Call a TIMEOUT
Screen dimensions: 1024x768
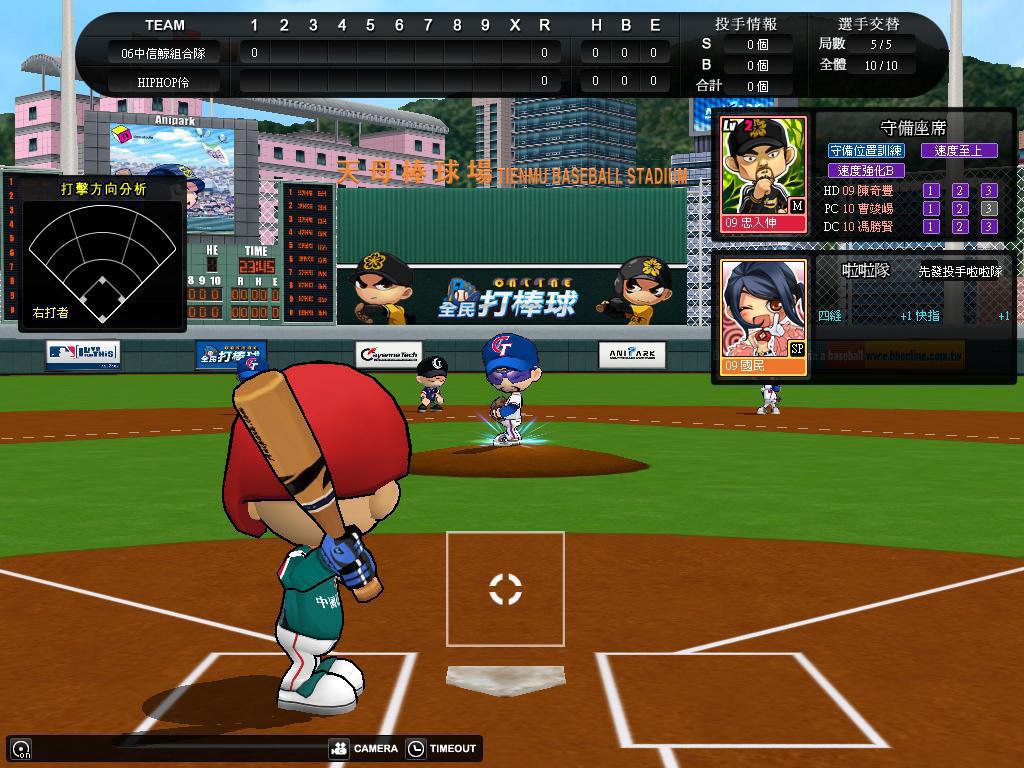click(441, 748)
